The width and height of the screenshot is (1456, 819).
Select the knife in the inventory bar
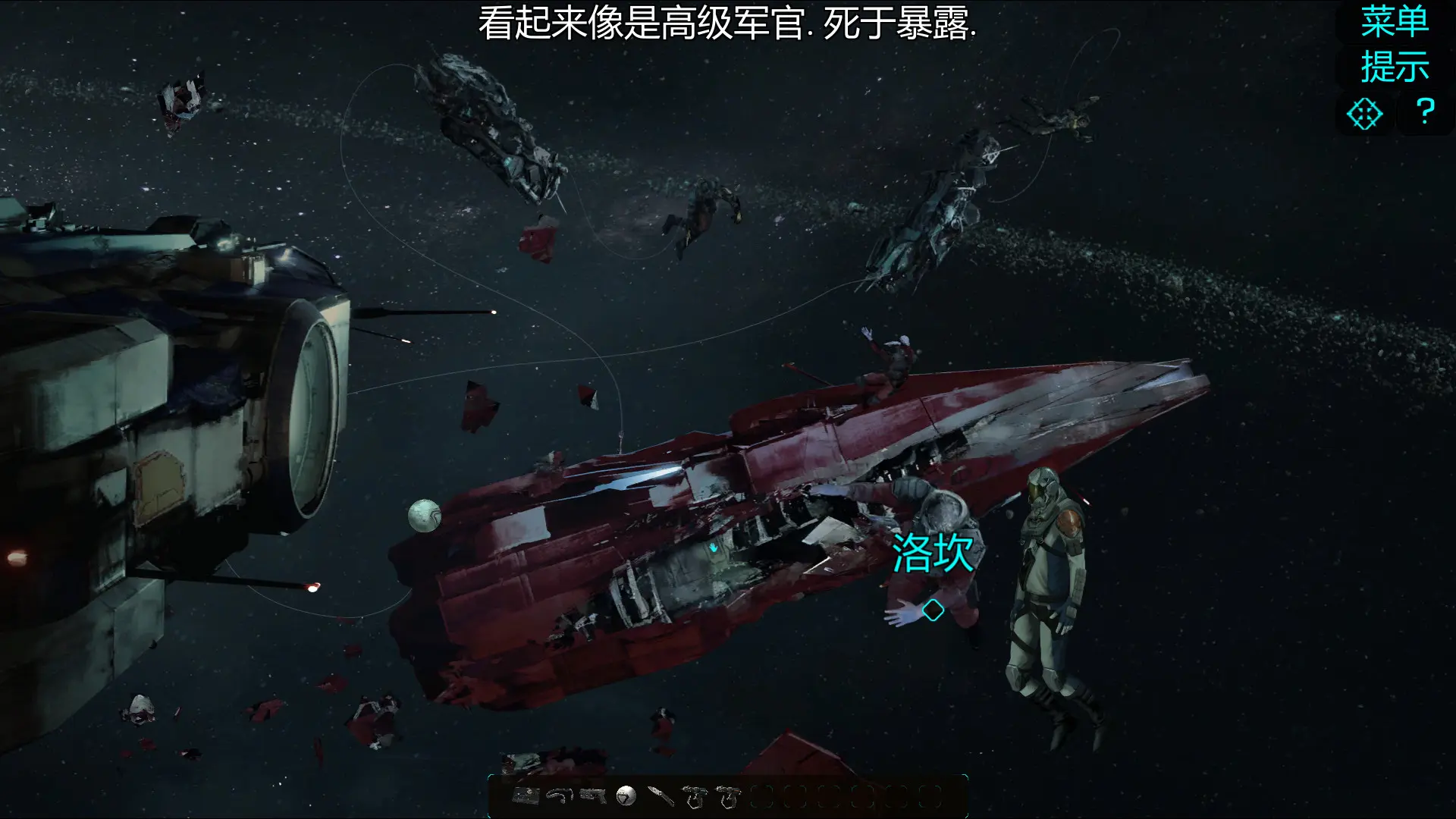click(x=661, y=795)
